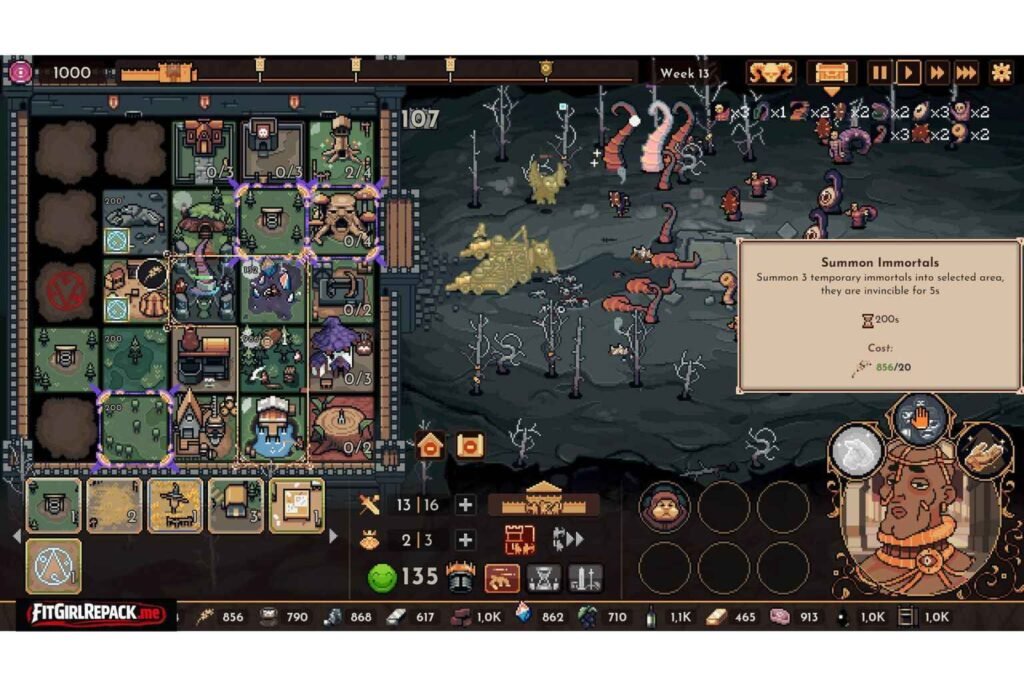Image resolution: width=1024 pixels, height=683 pixels.
Task: Open the horned skull enemy wave panel
Action: tap(771, 72)
